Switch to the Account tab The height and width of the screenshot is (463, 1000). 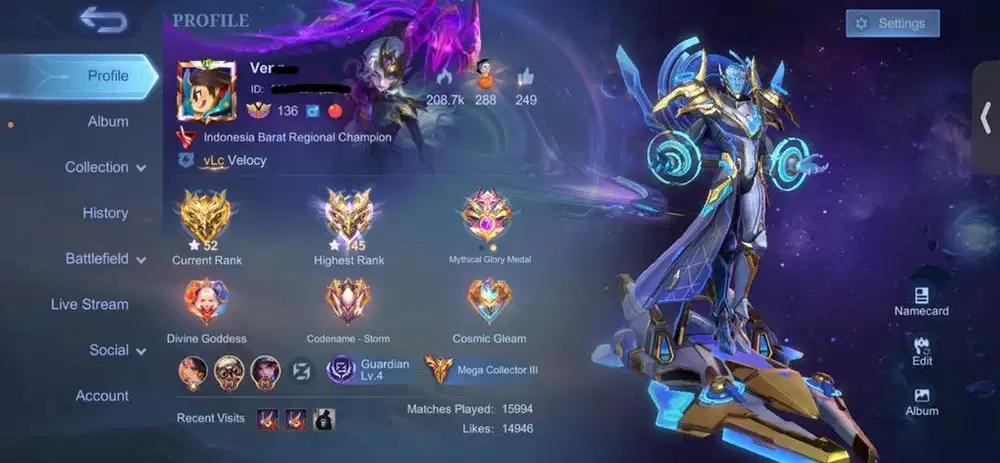102,396
